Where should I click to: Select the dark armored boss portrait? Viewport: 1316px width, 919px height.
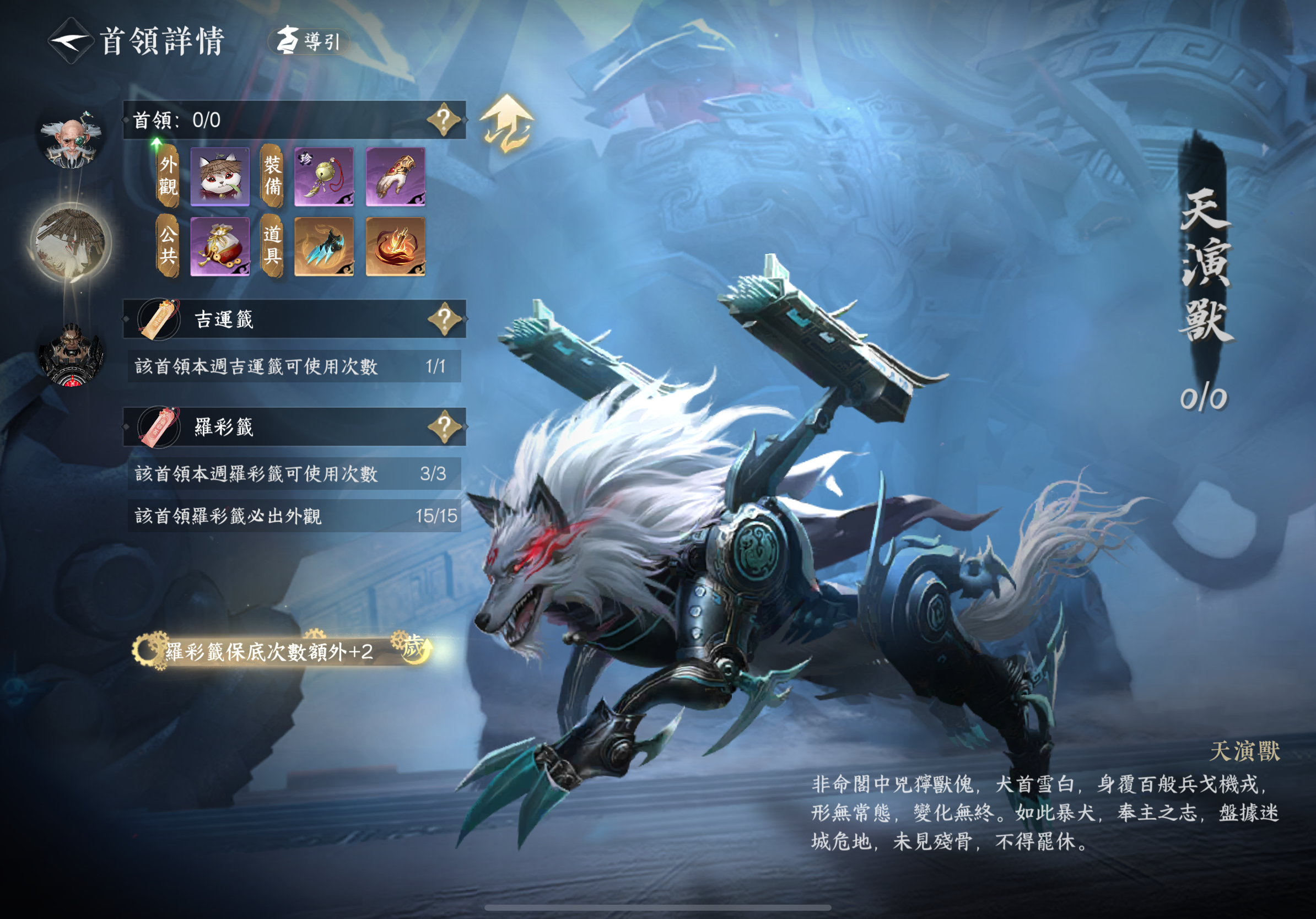click(71, 354)
